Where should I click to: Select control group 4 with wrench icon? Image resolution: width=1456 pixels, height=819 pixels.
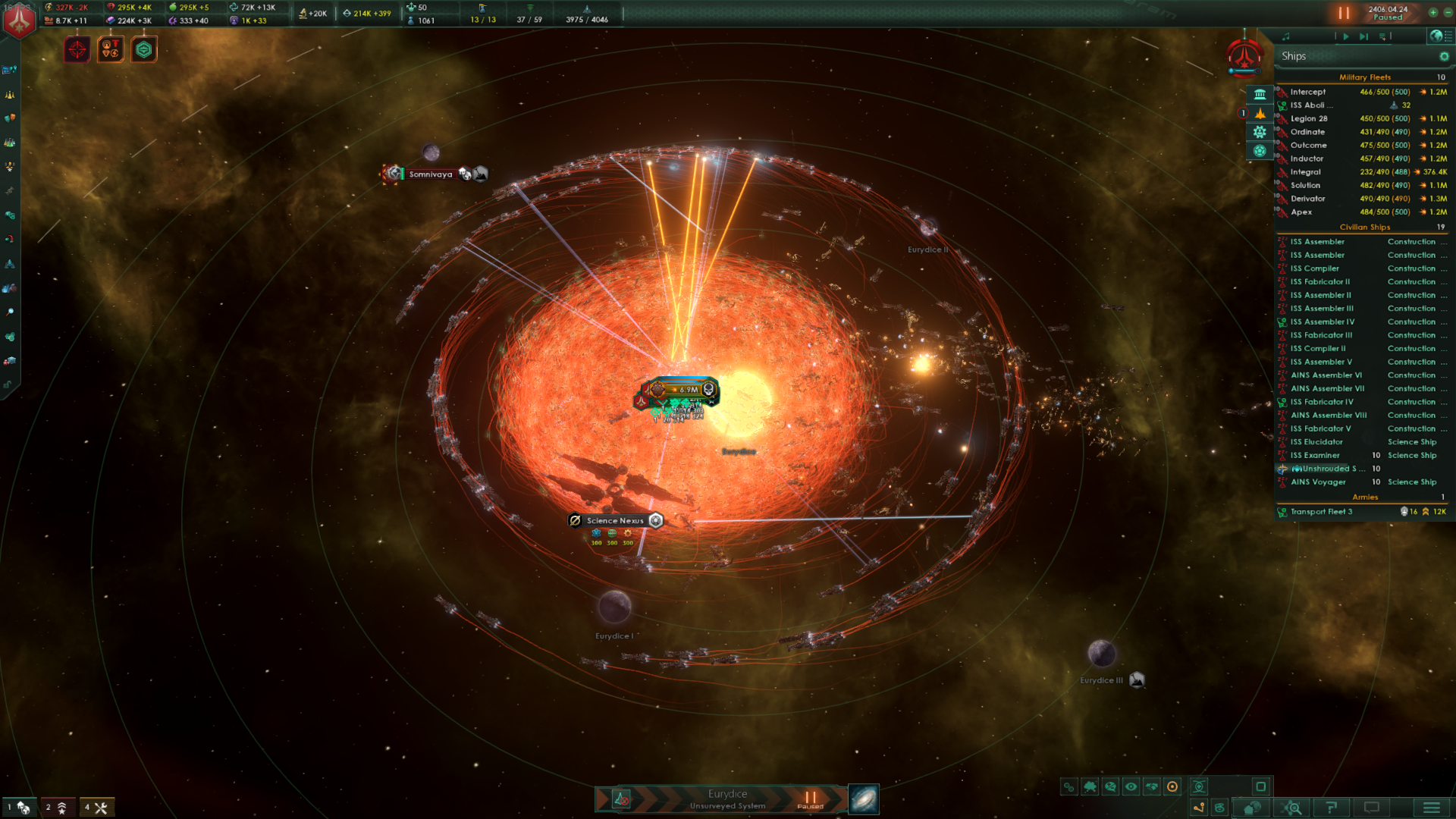tap(96, 808)
